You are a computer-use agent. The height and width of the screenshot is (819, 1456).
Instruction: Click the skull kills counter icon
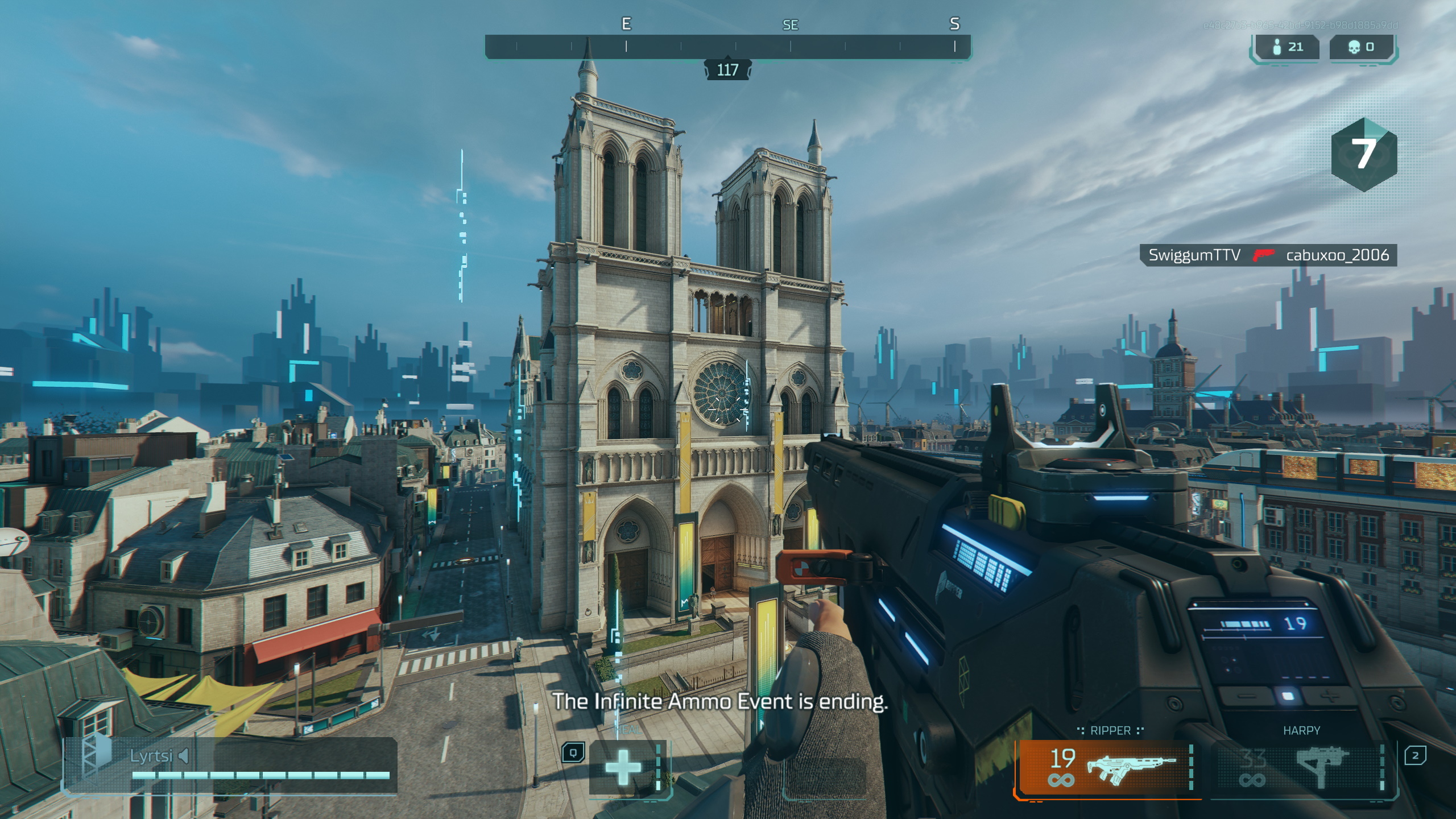[x=1354, y=47]
